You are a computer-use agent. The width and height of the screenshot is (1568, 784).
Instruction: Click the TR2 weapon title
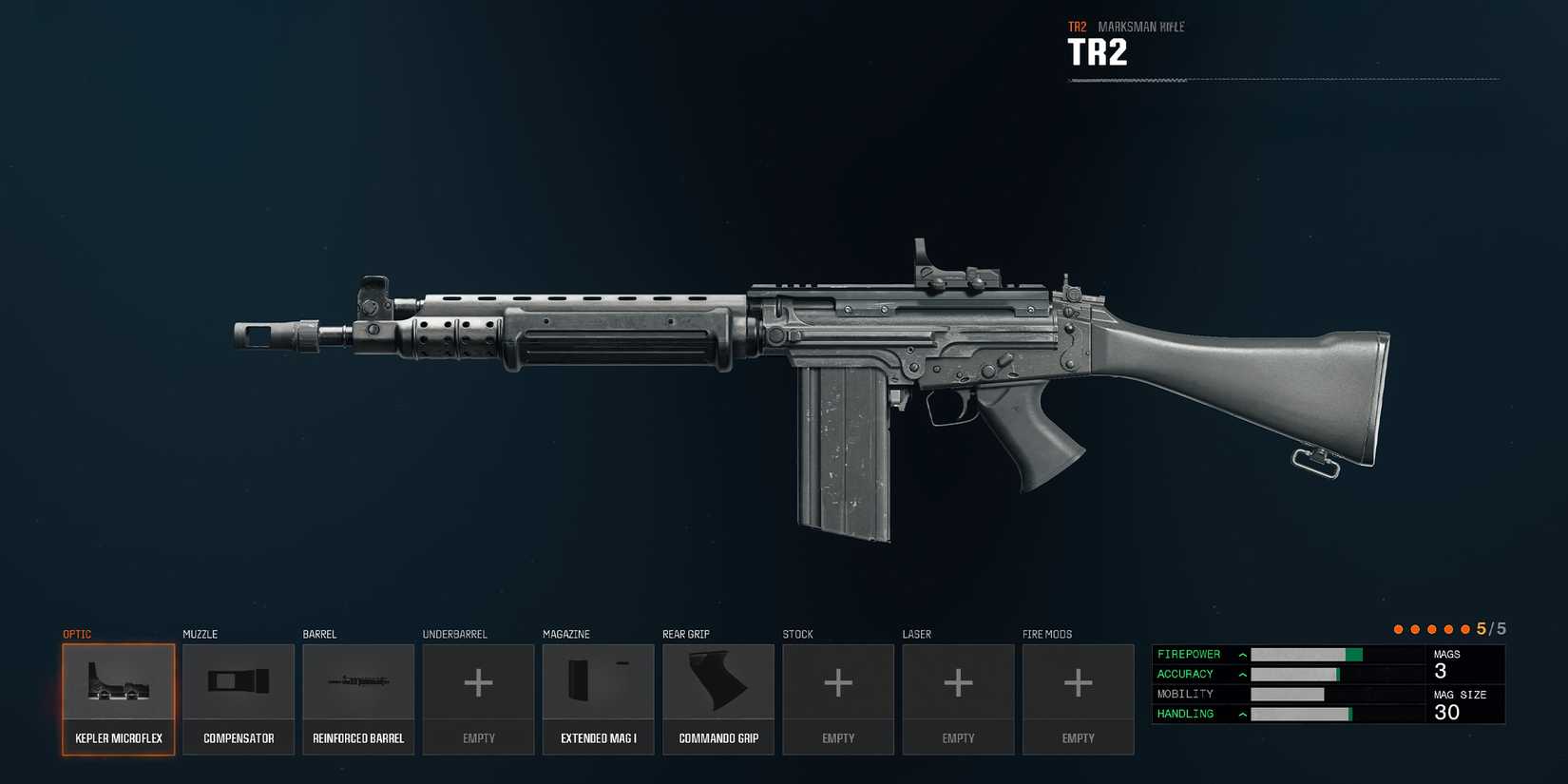[x=1100, y=52]
